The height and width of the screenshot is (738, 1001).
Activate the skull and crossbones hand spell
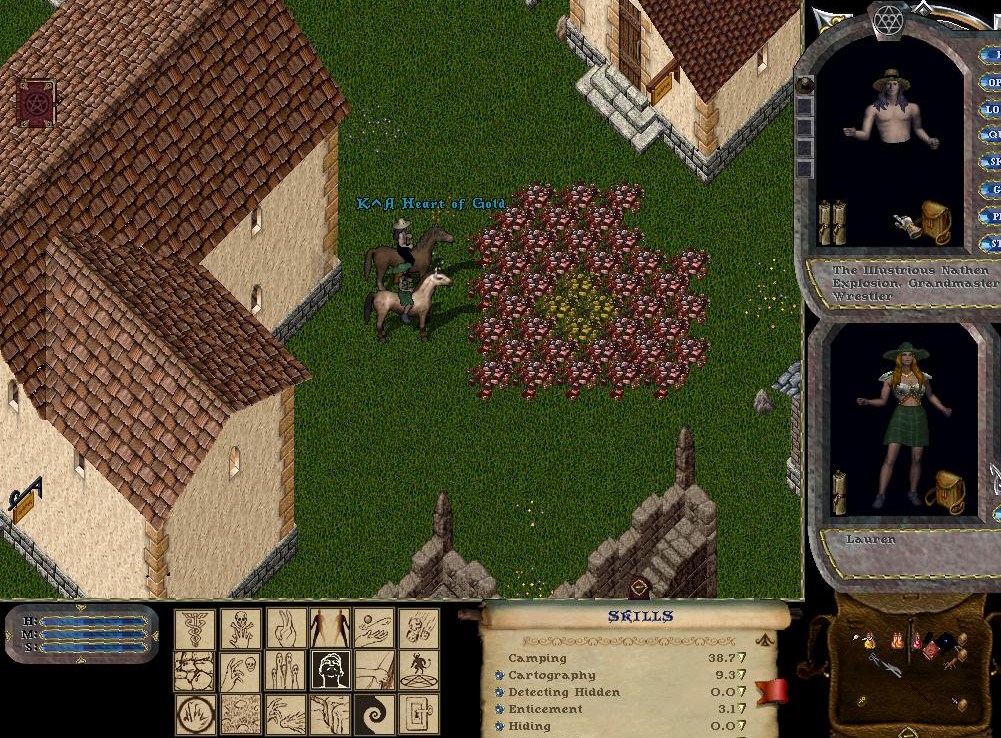pos(241,629)
